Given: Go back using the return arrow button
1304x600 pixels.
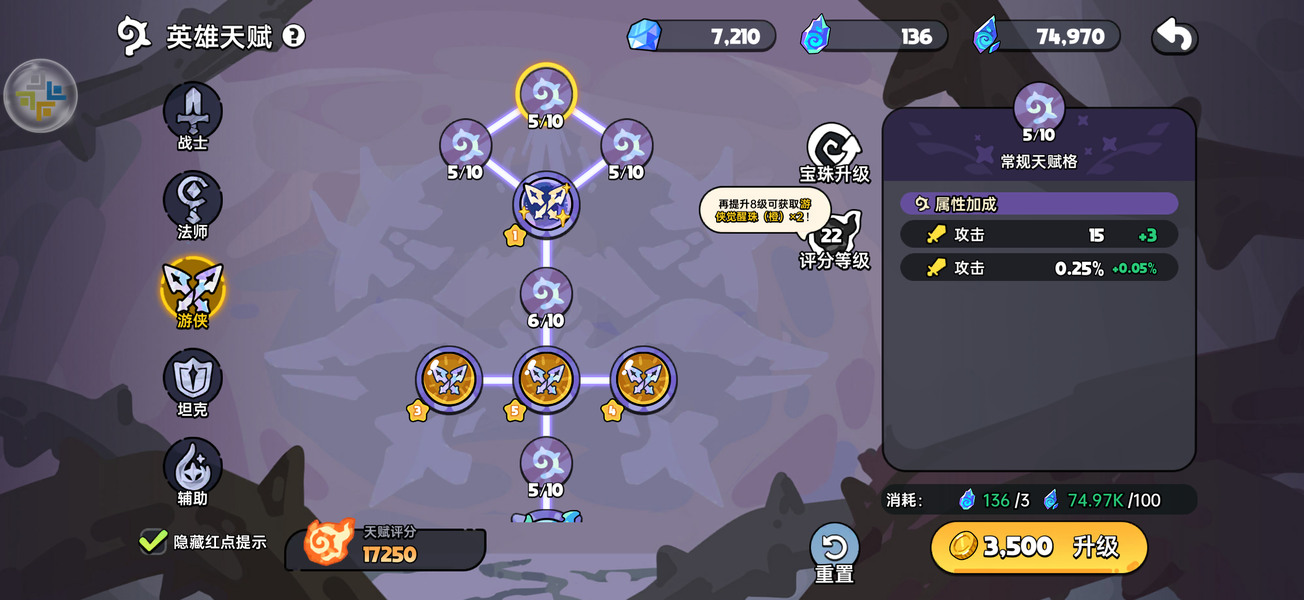Looking at the screenshot, I should (1175, 36).
